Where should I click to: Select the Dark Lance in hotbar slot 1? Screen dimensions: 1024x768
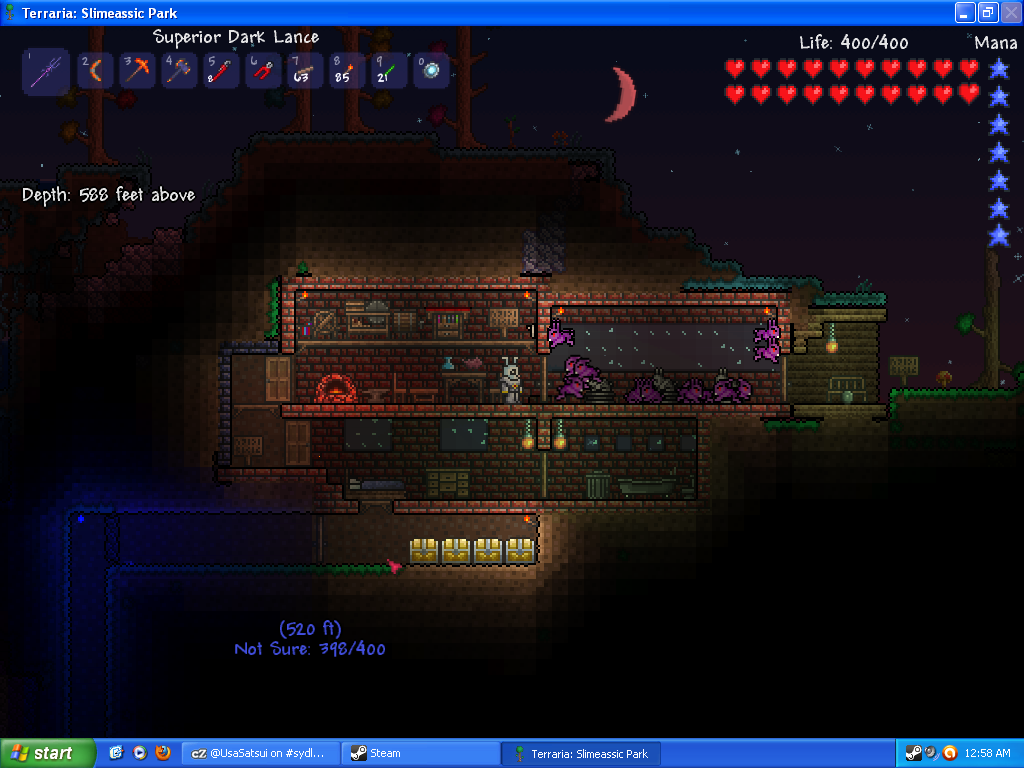46,72
